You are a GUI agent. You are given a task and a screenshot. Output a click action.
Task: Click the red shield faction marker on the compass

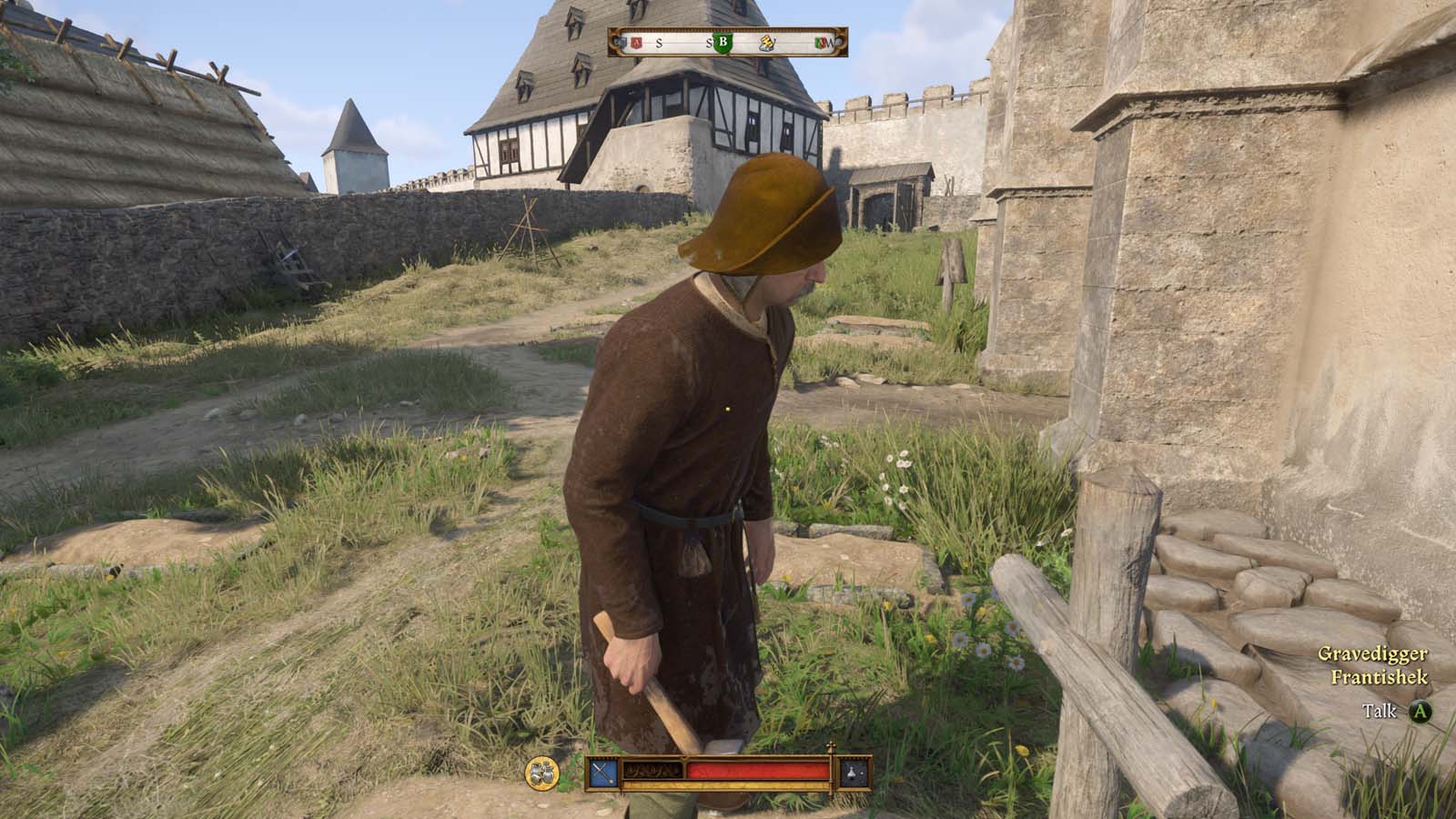point(636,43)
